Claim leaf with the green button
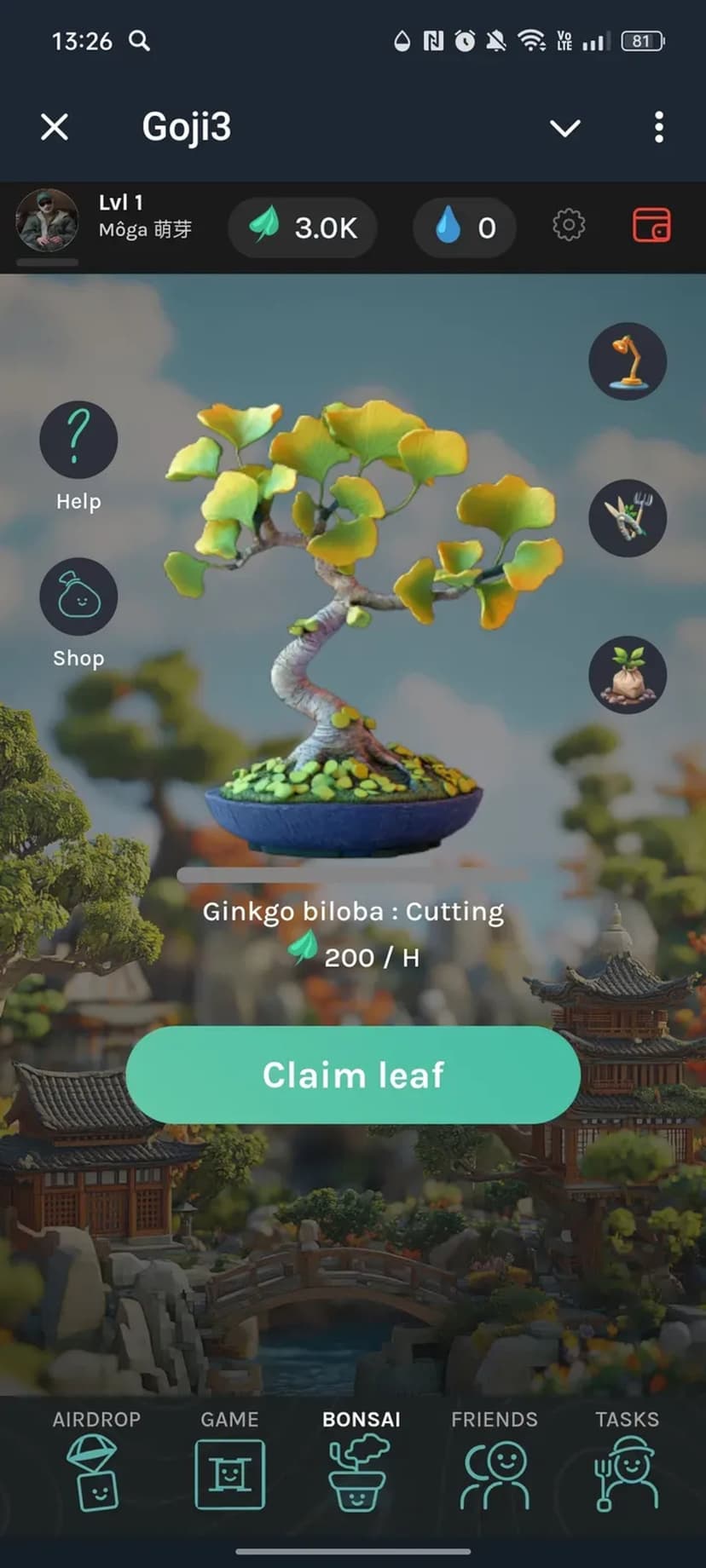Screen dimensions: 706x1568 [353, 1075]
